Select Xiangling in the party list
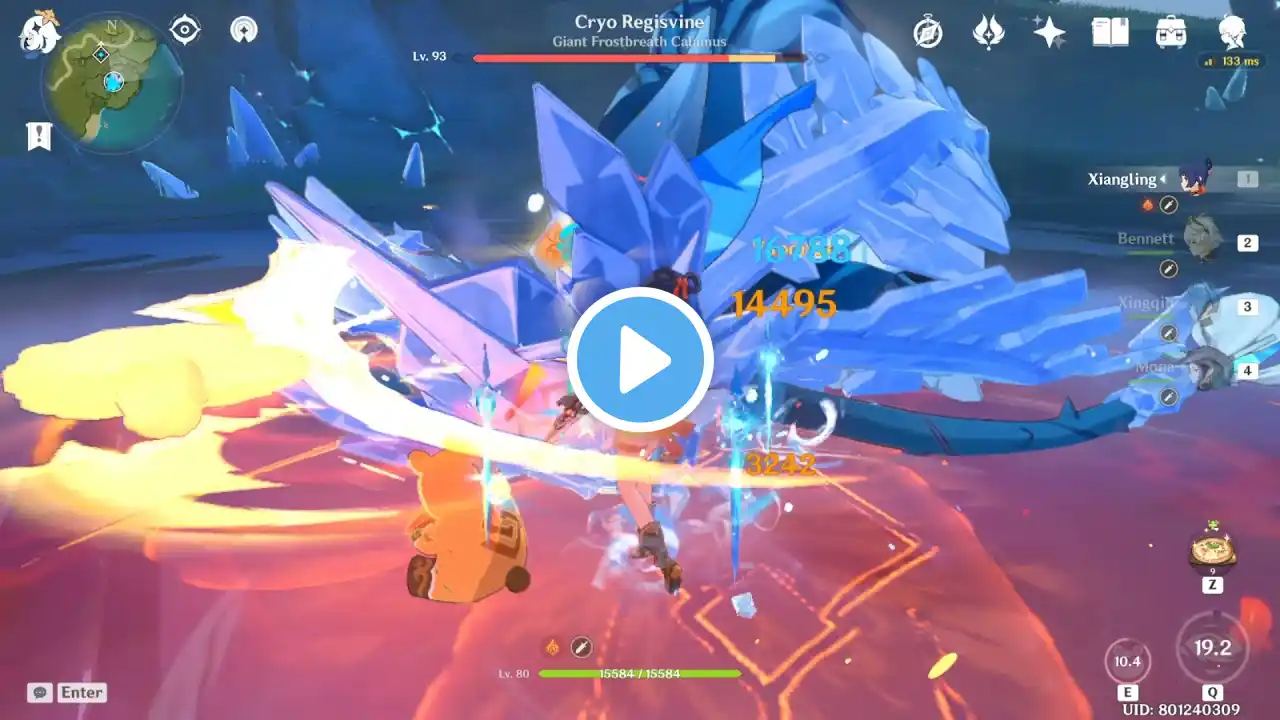The width and height of the screenshot is (1280, 720). (1194, 178)
